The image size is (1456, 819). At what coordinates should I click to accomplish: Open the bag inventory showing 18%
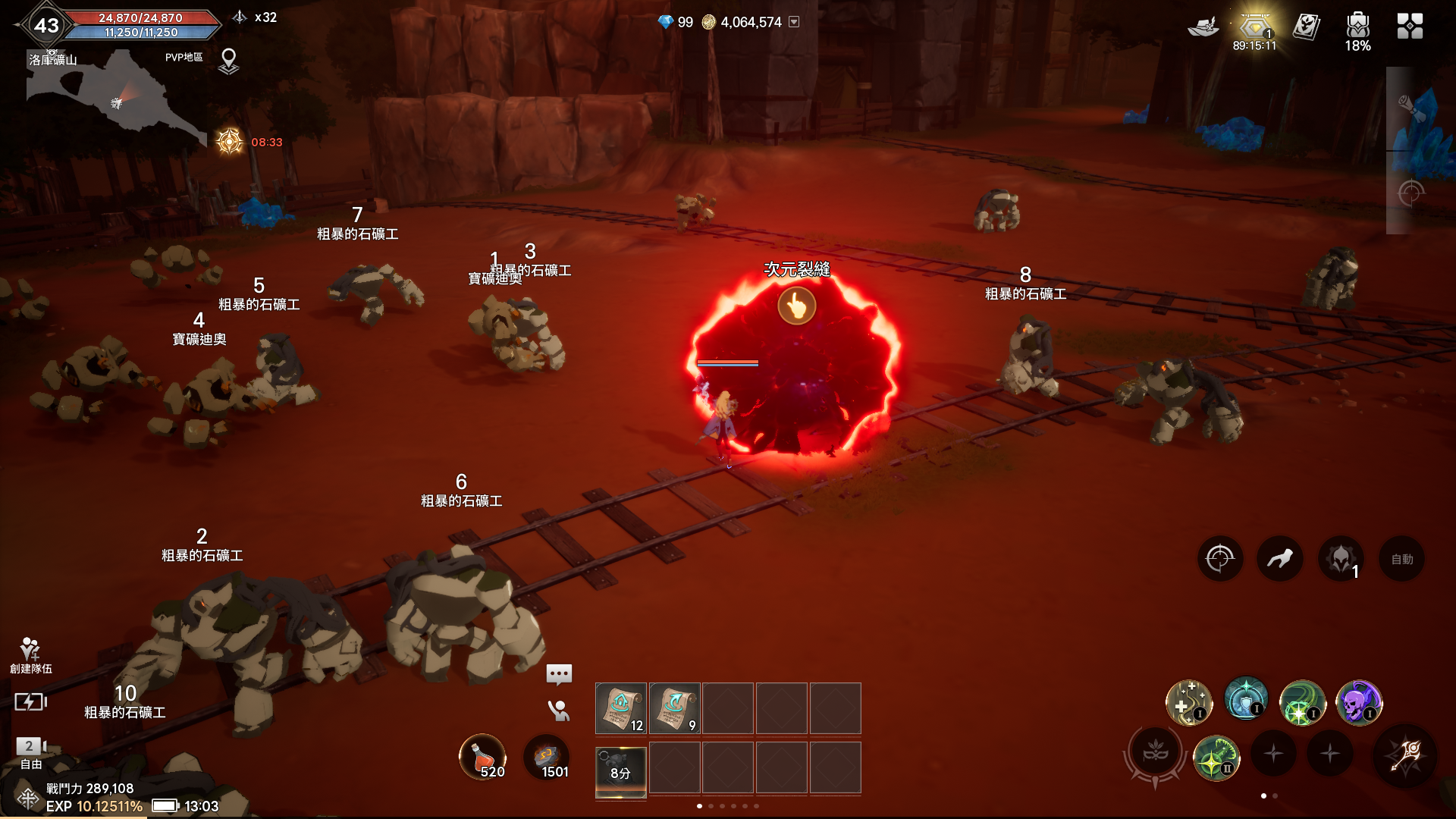[x=1357, y=28]
